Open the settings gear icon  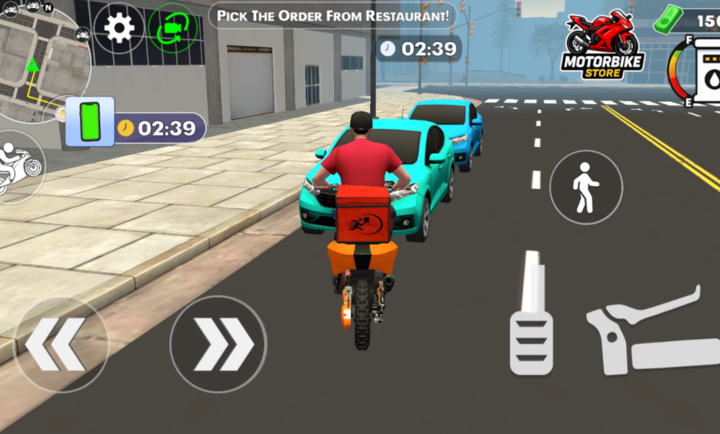pyautogui.click(x=119, y=27)
